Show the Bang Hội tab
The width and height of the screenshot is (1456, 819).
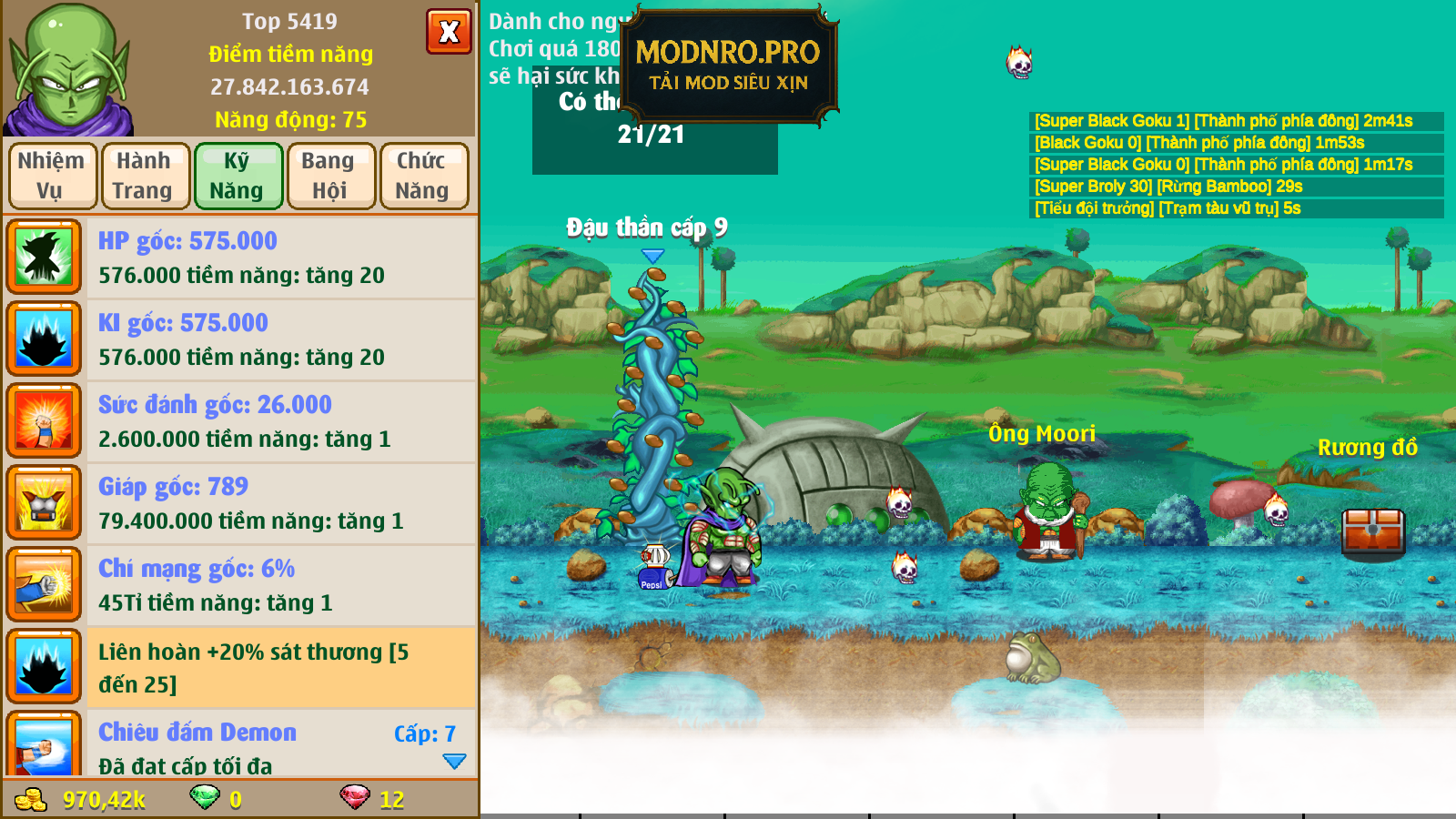point(330,176)
